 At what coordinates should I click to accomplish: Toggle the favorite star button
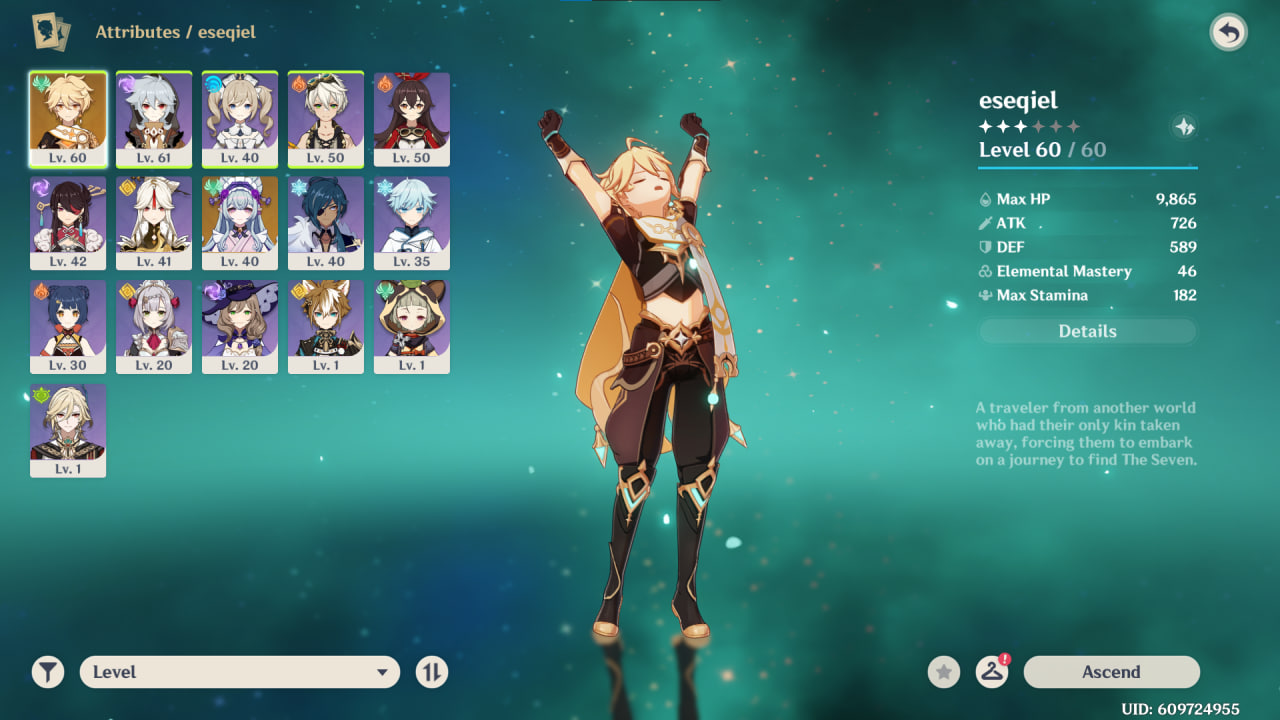click(943, 672)
